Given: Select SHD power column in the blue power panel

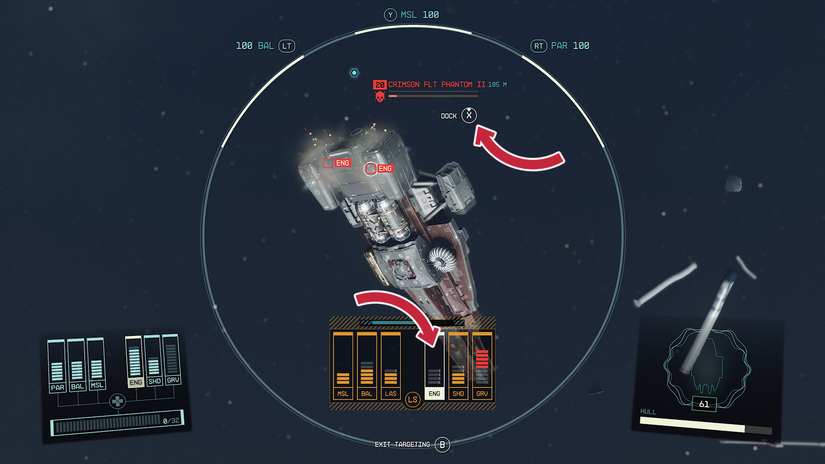Looking at the screenshot, I should (x=153, y=360).
